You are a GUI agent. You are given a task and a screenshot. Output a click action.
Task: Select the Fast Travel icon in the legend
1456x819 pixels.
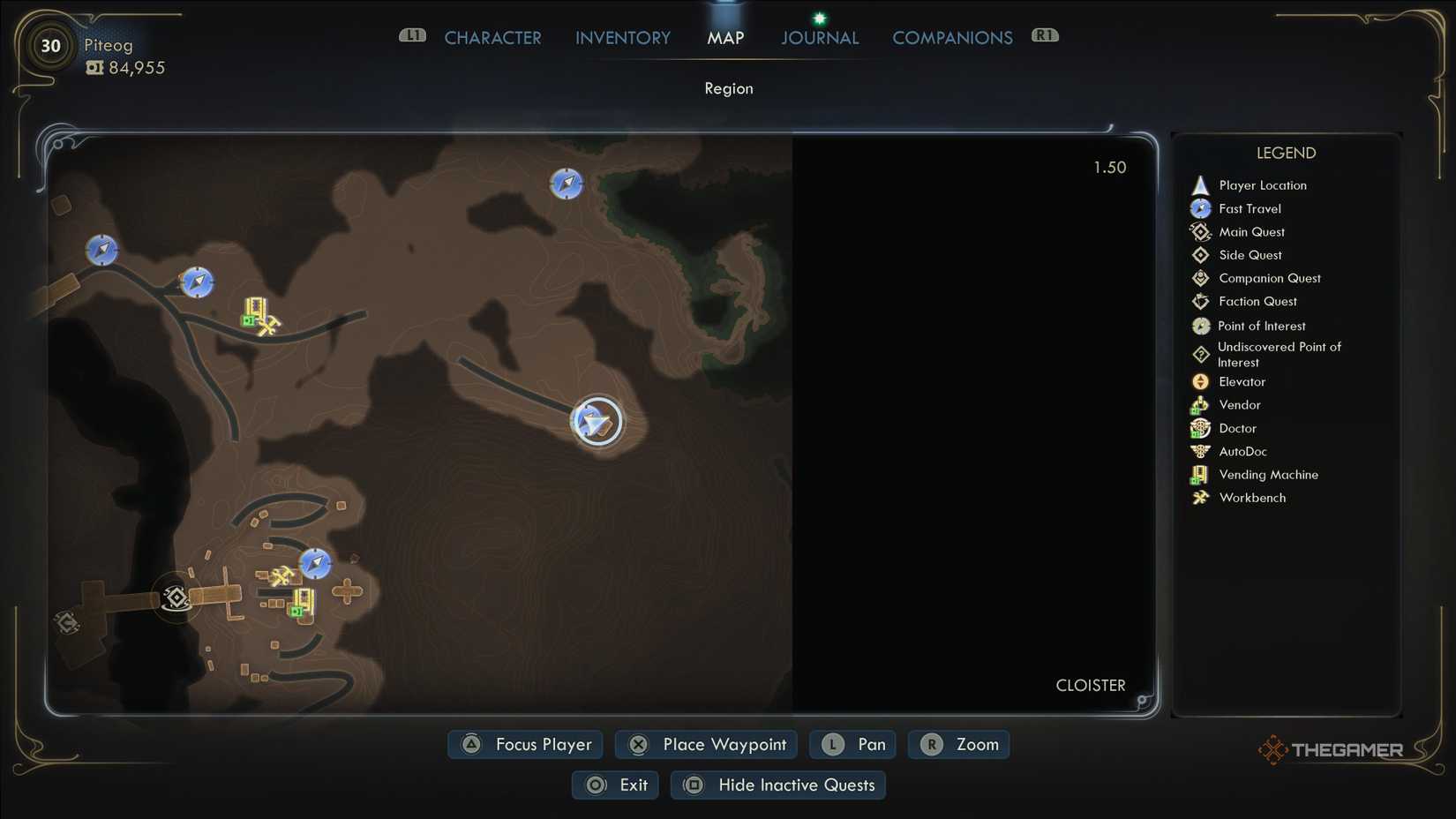1200,208
